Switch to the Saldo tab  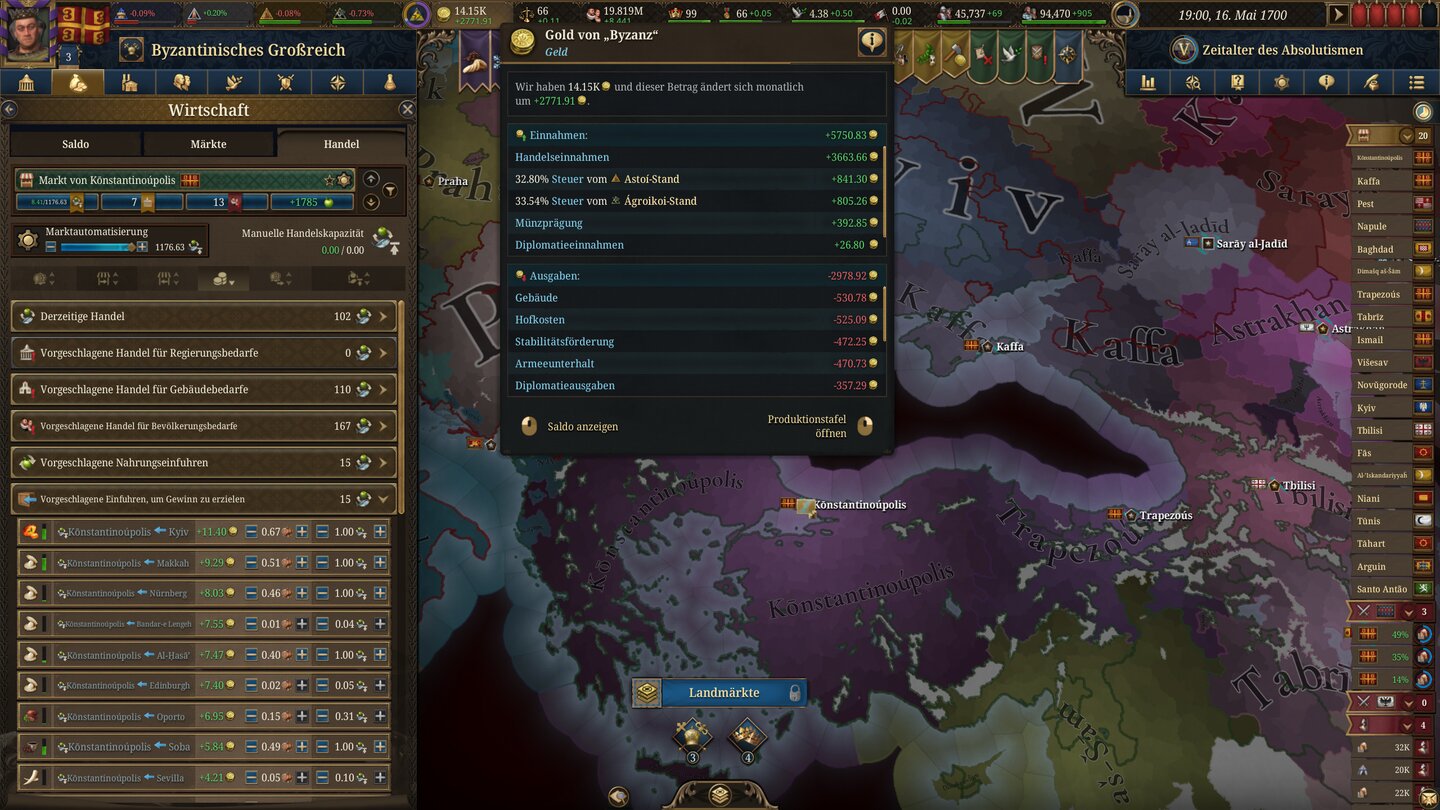point(75,143)
